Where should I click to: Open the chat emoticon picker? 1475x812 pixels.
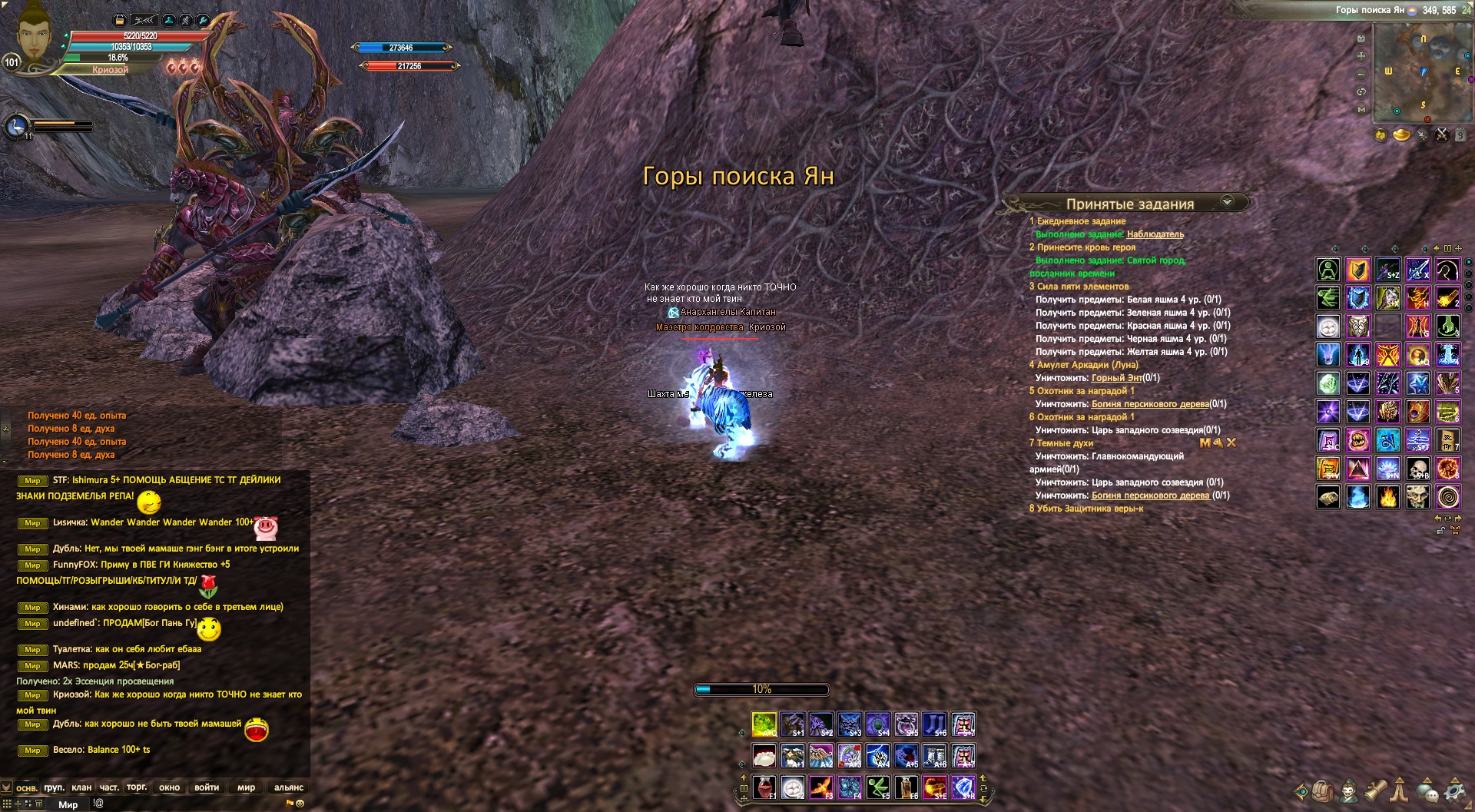(x=300, y=804)
